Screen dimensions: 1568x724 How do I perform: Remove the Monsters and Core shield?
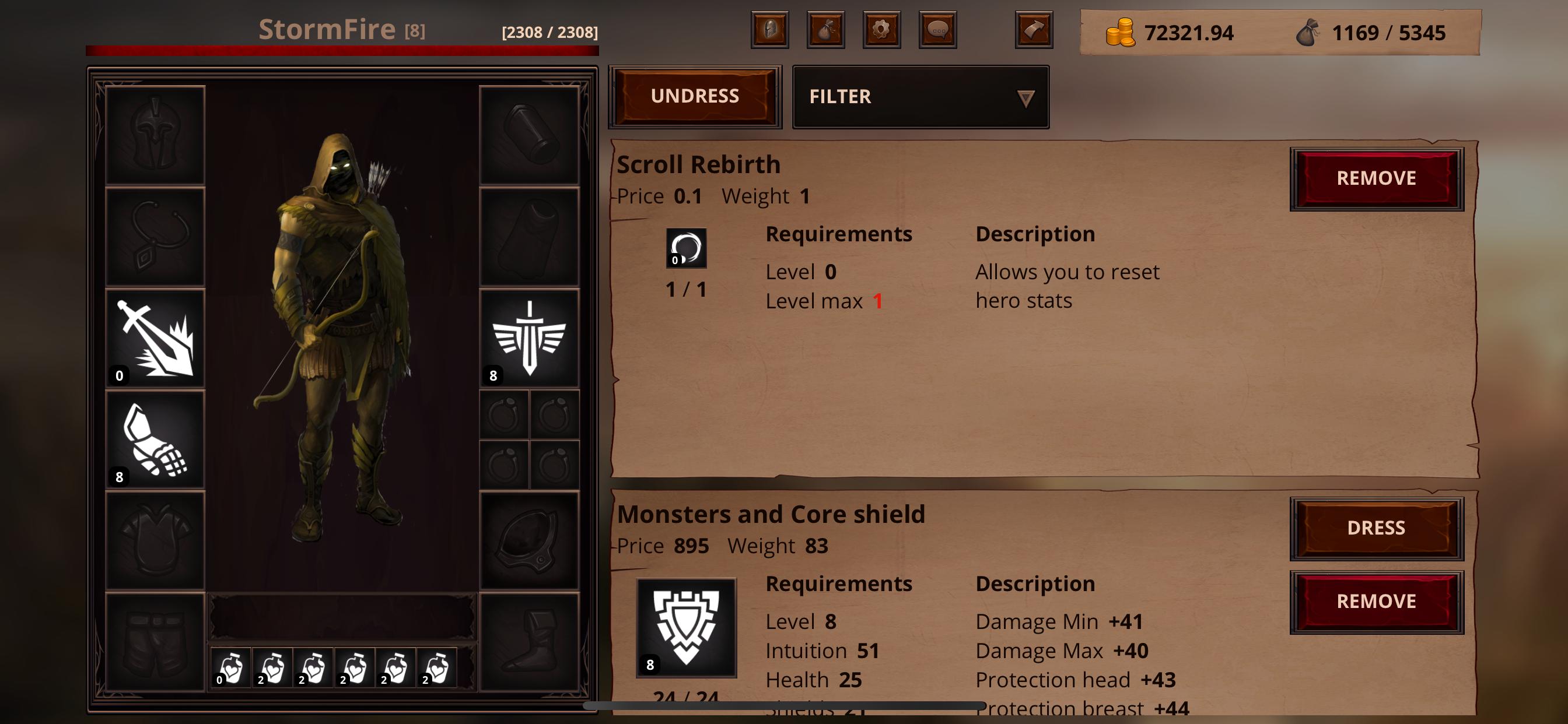pyautogui.click(x=1376, y=602)
